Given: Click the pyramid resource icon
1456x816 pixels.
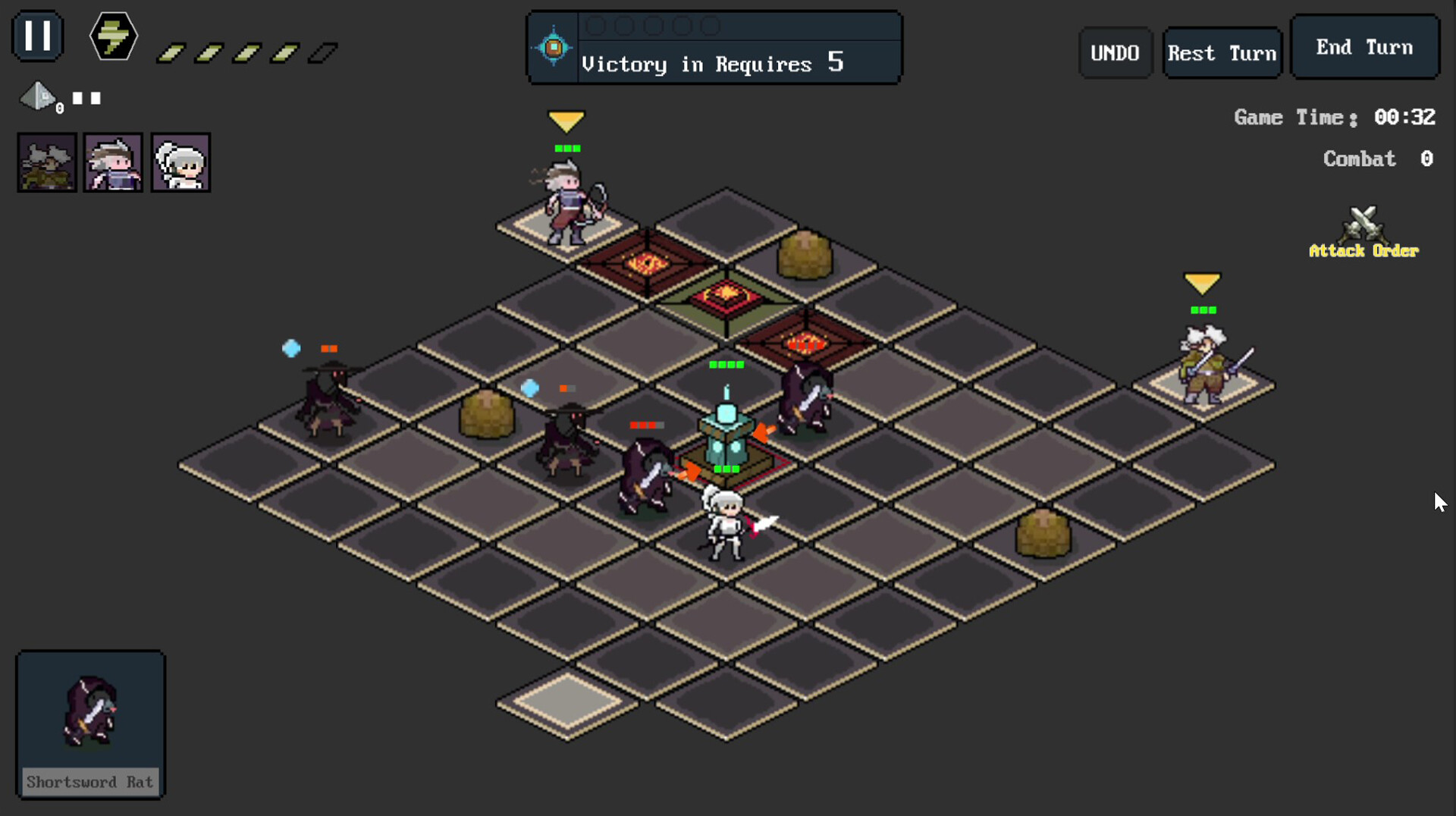Looking at the screenshot, I should [38, 97].
